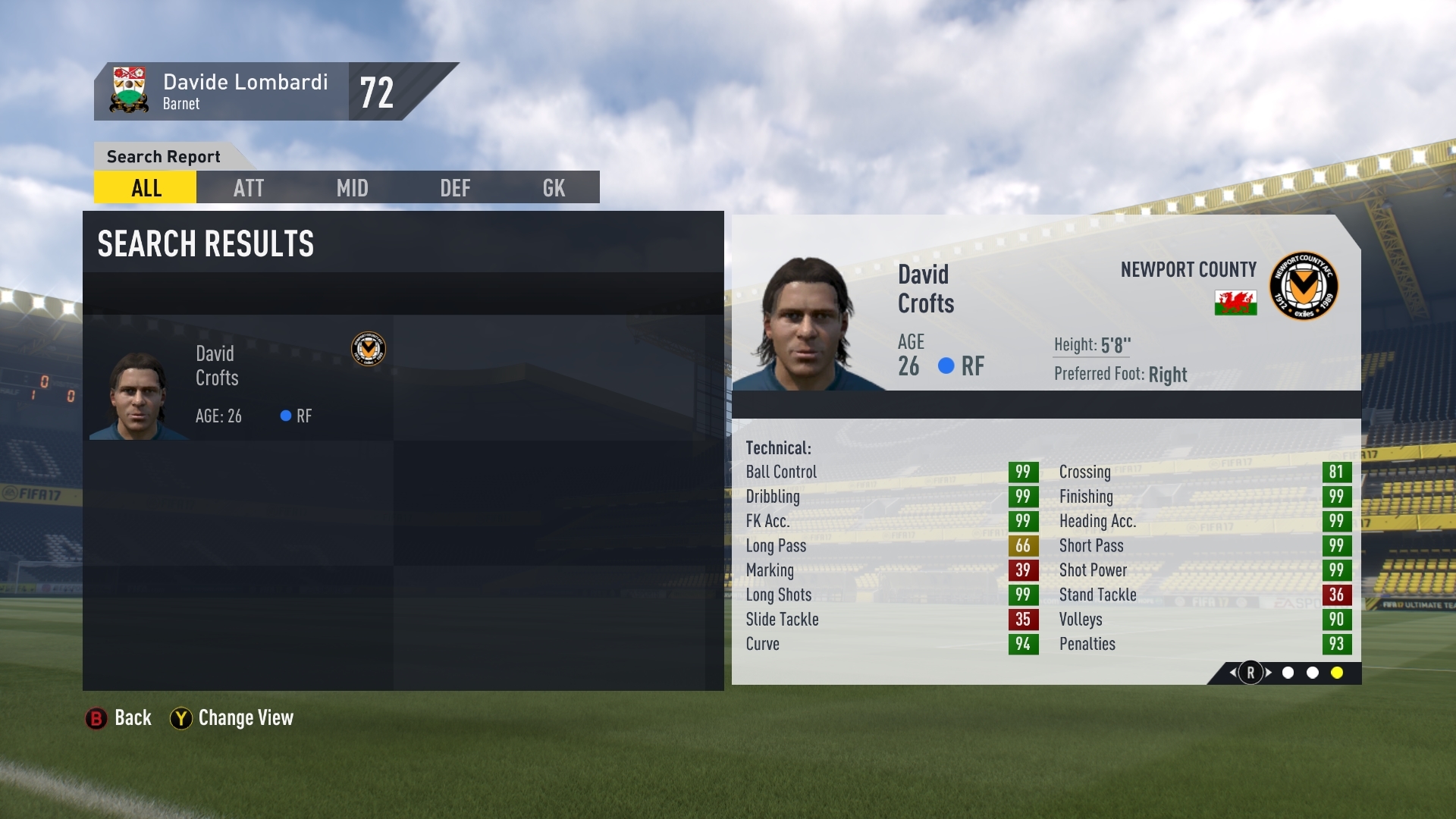This screenshot has height=819, width=1456.
Task: Open the Search Report header
Action: click(162, 156)
